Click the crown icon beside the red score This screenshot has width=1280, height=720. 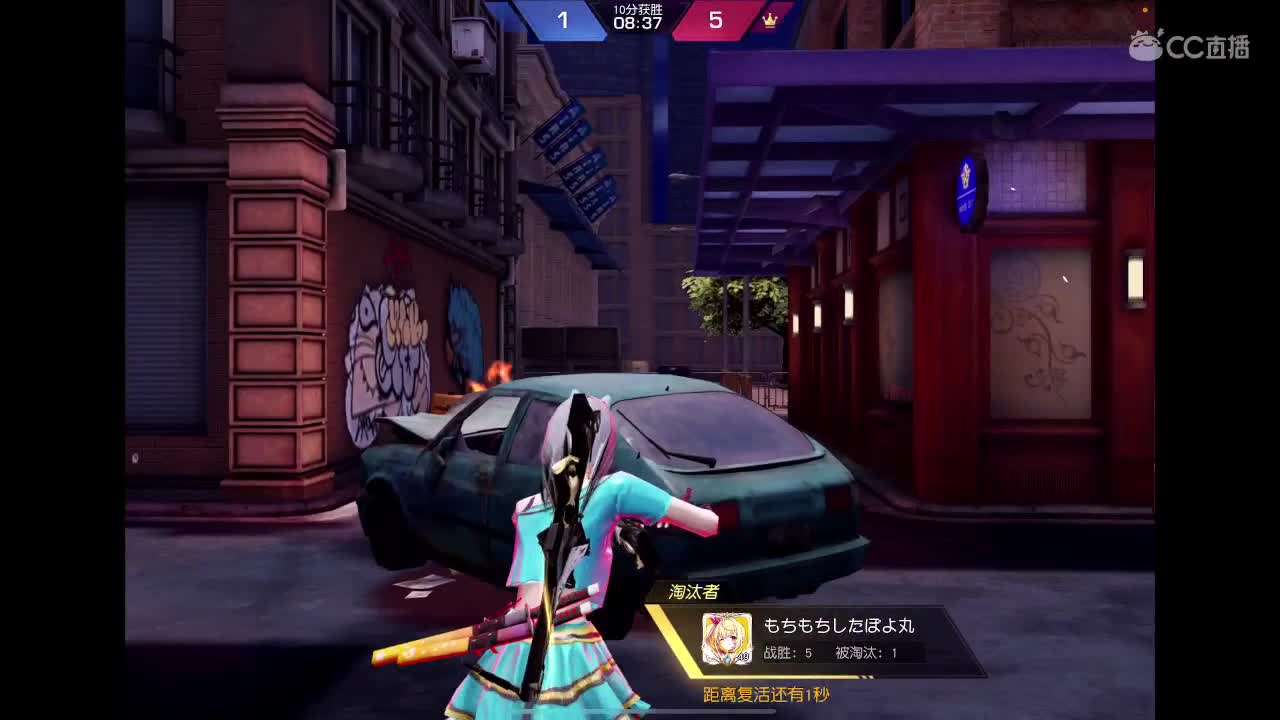point(770,21)
